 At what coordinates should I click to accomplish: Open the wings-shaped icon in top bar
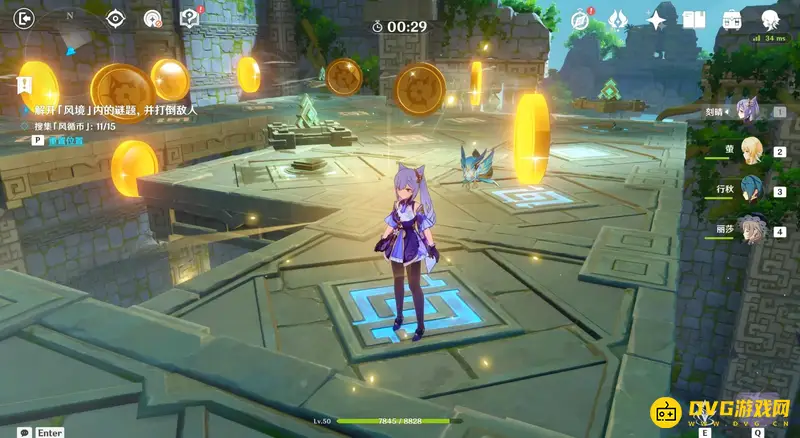pyautogui.click(x=619, y=19)
